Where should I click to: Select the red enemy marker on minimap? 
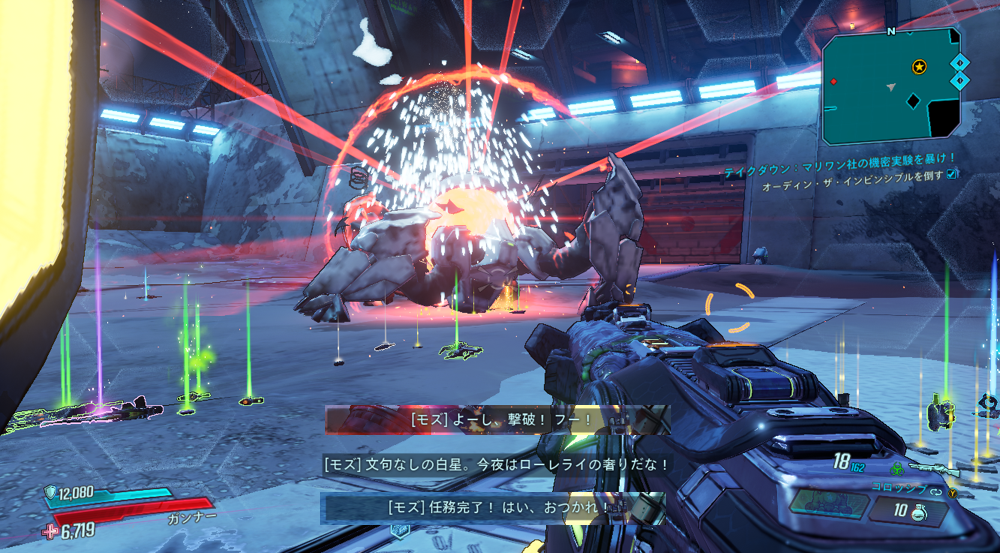833,81
